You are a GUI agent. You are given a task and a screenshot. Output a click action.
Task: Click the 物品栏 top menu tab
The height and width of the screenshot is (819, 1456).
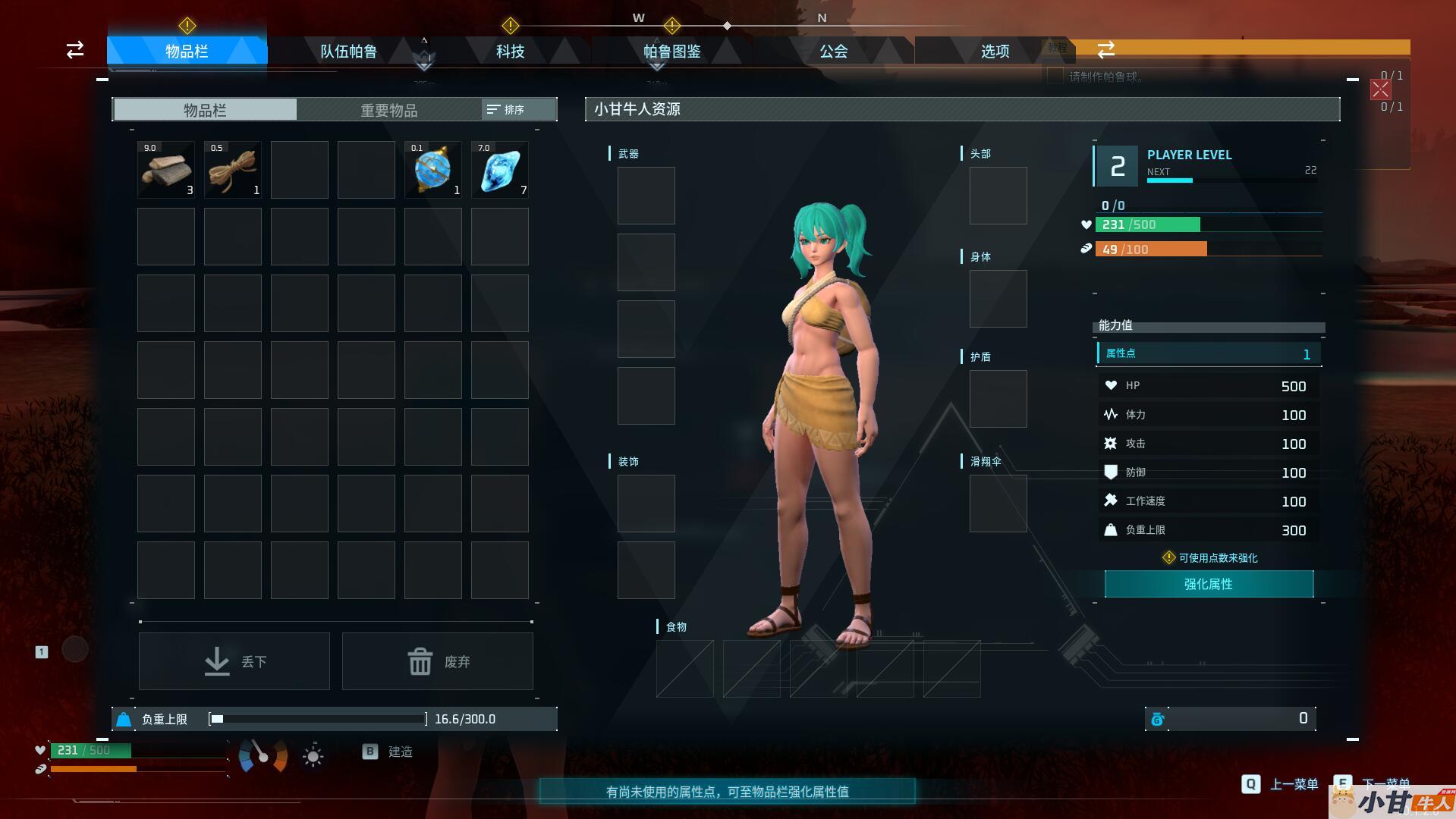[187, 52]
